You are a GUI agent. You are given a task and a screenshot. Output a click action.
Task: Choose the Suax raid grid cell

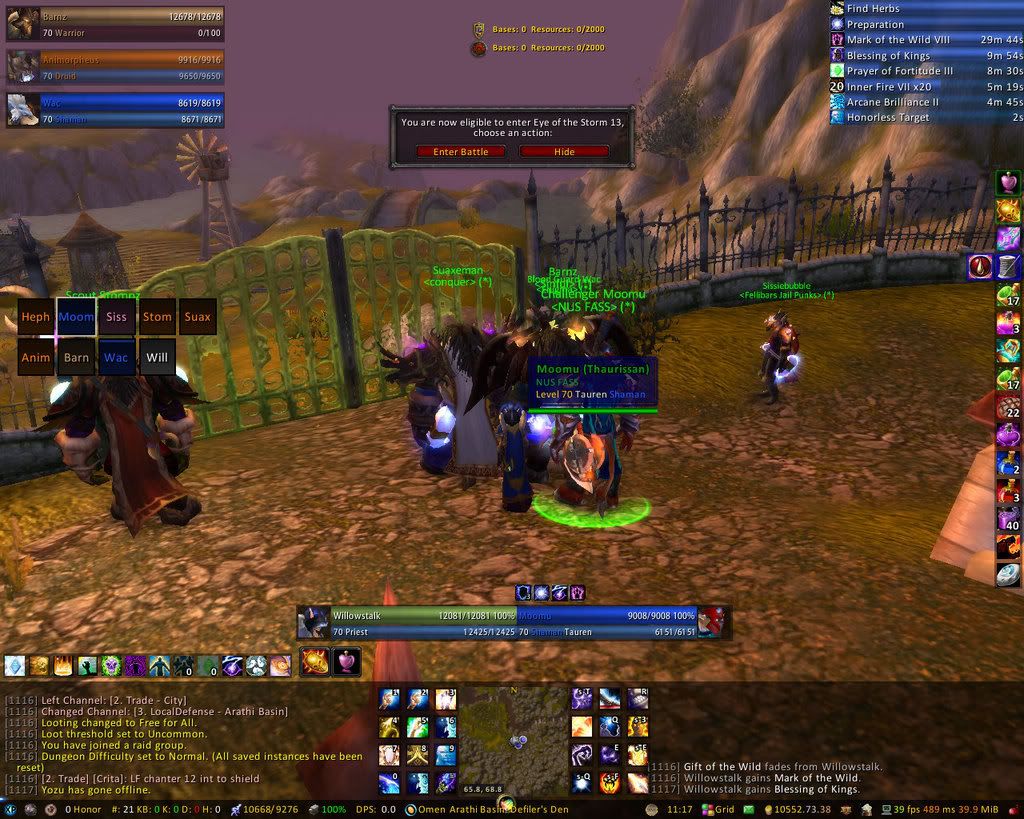coord(198,317)
